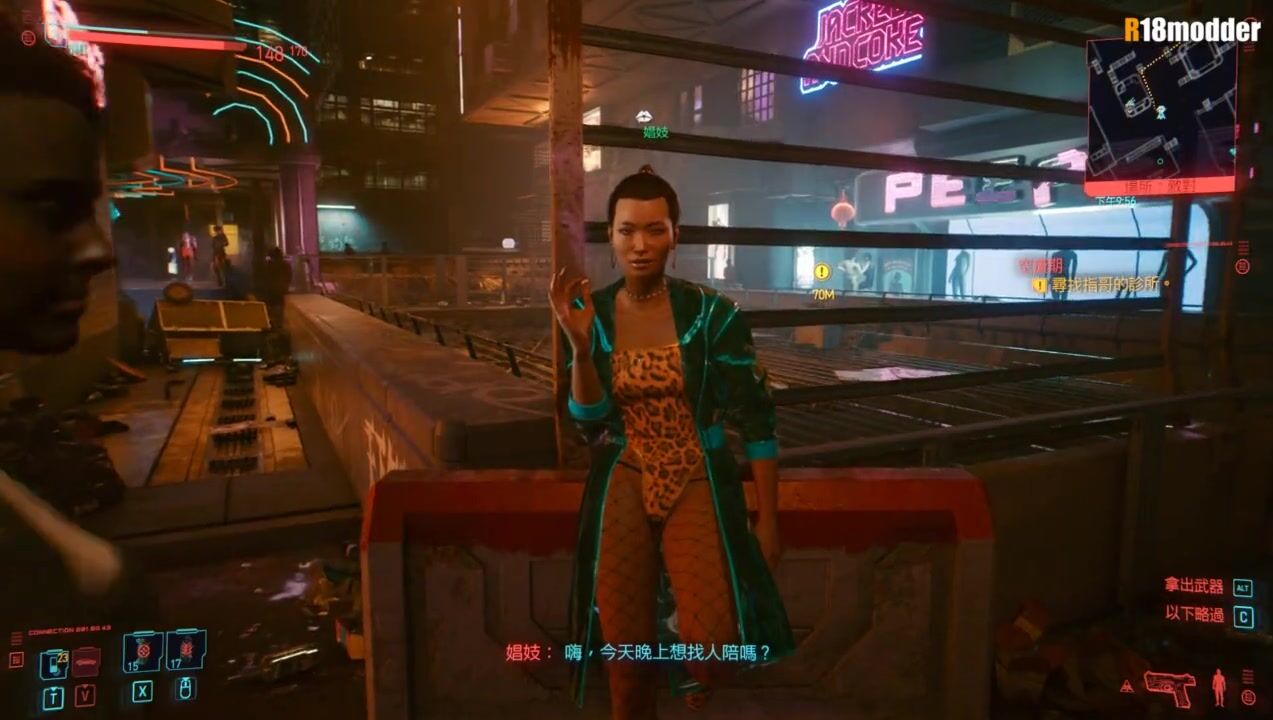Click the yellow 70M quest waypoint marker

point(822,272)
